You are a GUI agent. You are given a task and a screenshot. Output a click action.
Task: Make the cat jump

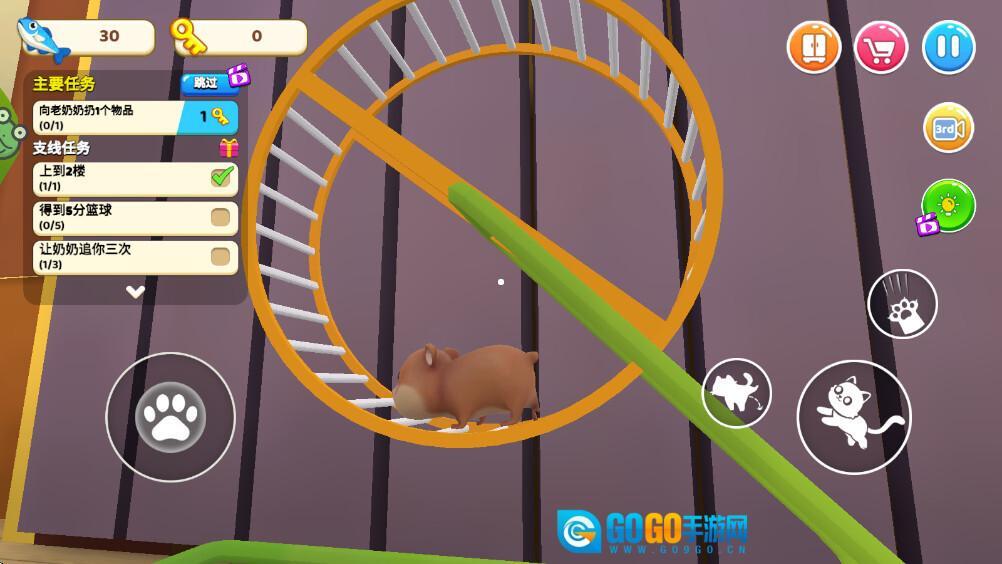click(x=853, y=416)
